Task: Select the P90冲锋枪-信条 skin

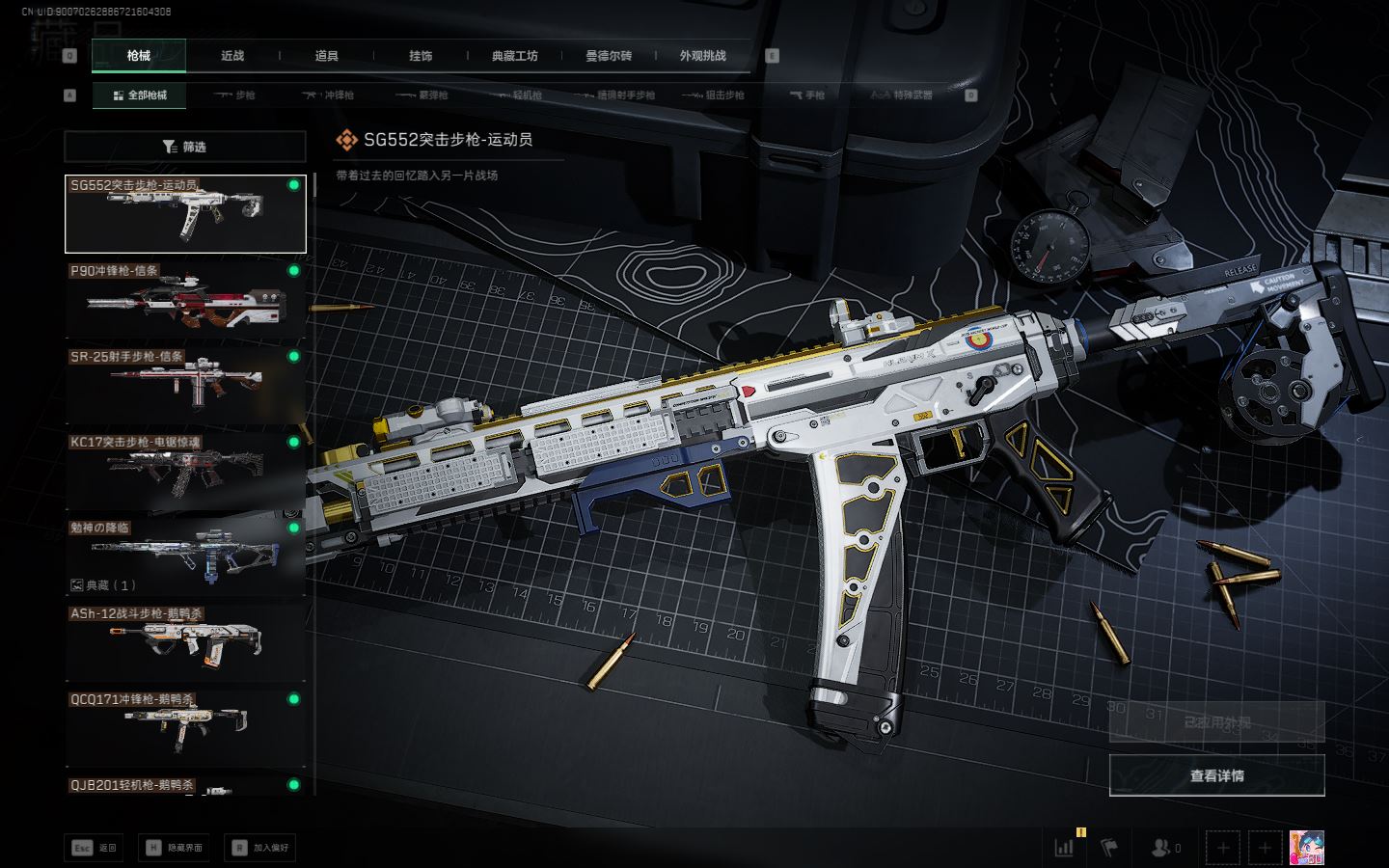Action: [x=185, y=299]
